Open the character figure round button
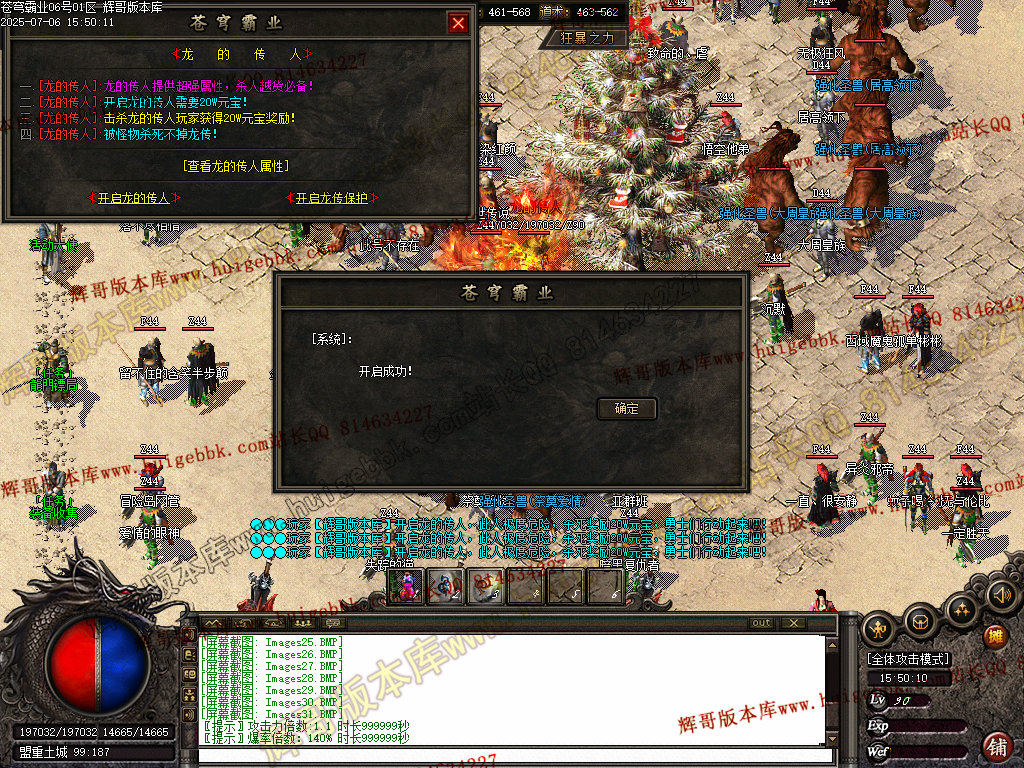Image resolution: width=1024 pixels, height=768 pixels. tap(879, 629)
